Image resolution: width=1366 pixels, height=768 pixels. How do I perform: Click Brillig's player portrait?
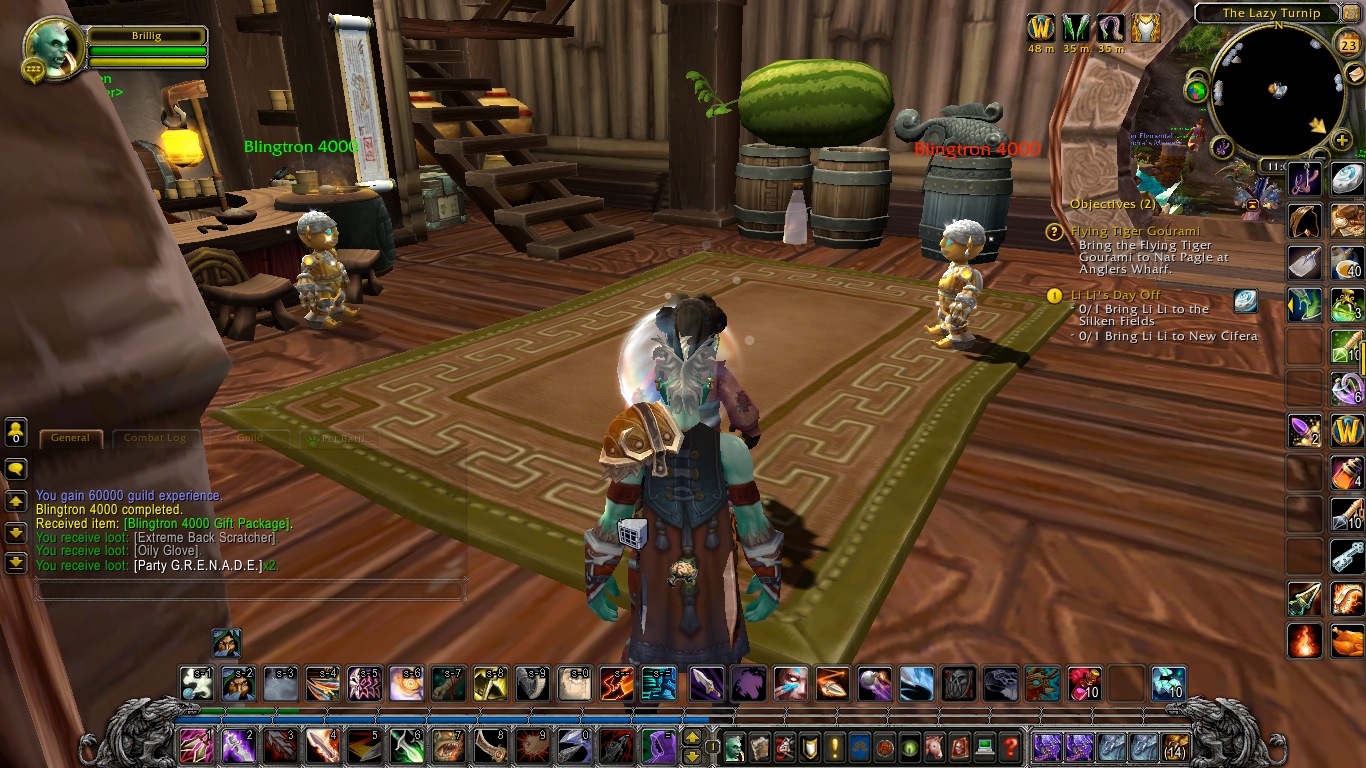click(50, 45)
